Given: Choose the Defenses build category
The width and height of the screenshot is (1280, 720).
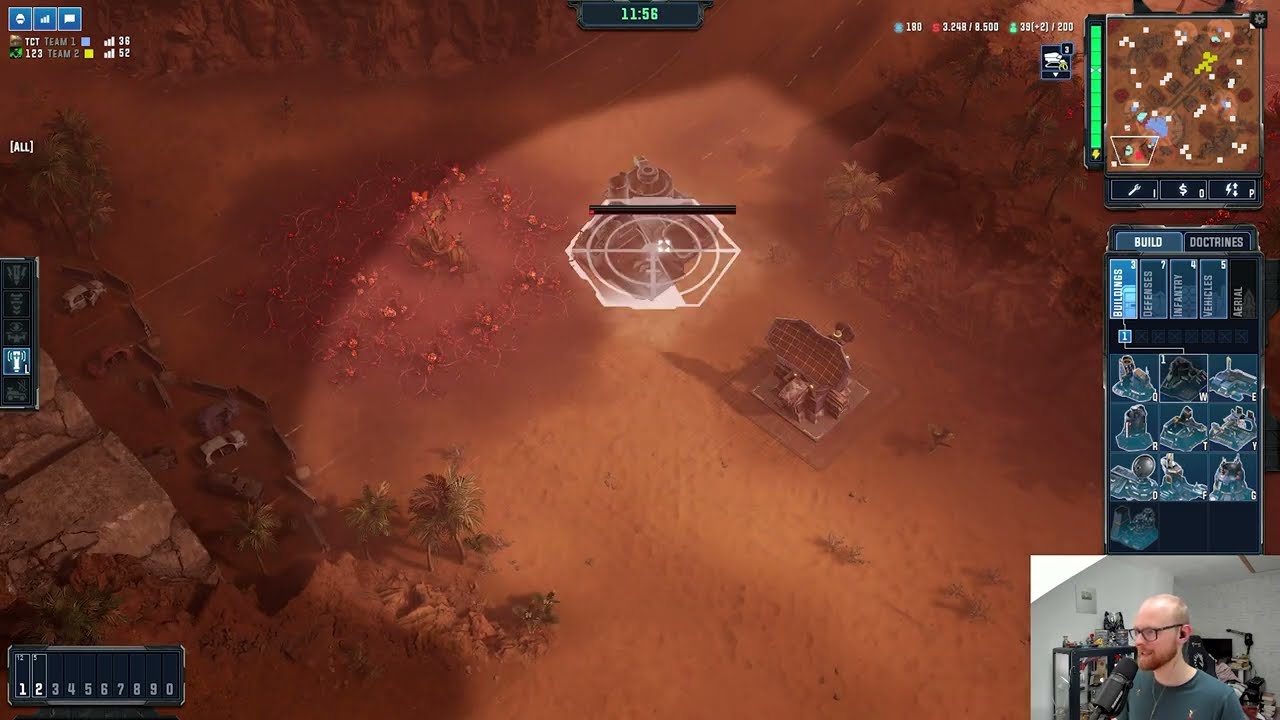Looking at the screenshot, I should tap(1152, 290).
